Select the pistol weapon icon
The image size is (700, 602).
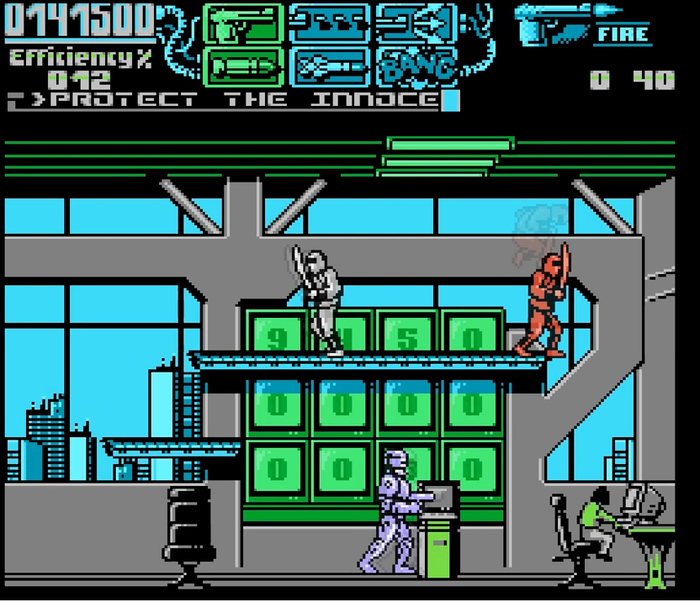pos(243,23)
